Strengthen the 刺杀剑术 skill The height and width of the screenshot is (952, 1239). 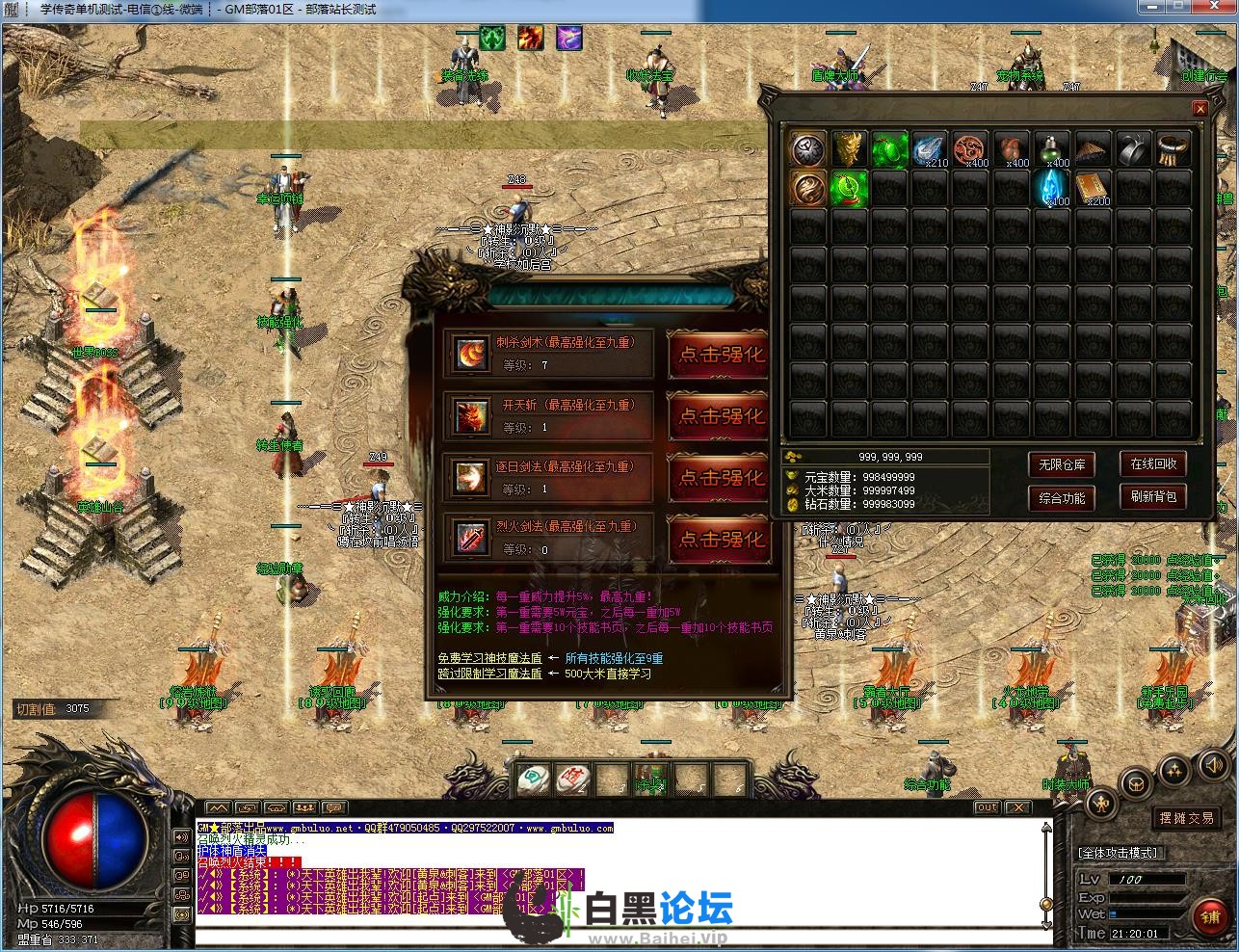click(x=721, y=356)
